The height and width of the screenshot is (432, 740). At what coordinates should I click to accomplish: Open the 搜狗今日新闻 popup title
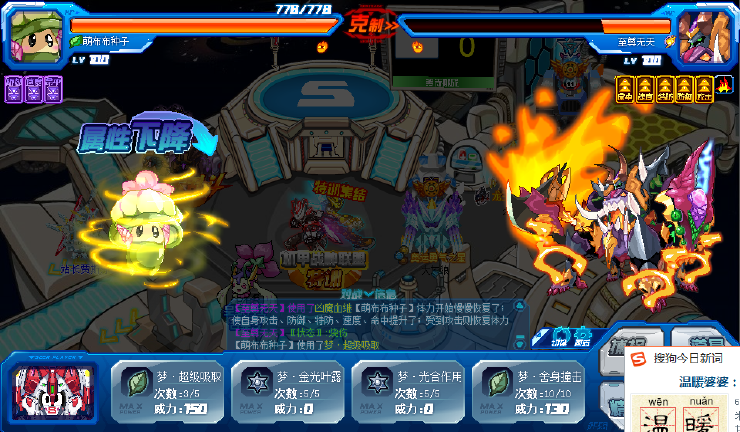click(x=688, y=357)
